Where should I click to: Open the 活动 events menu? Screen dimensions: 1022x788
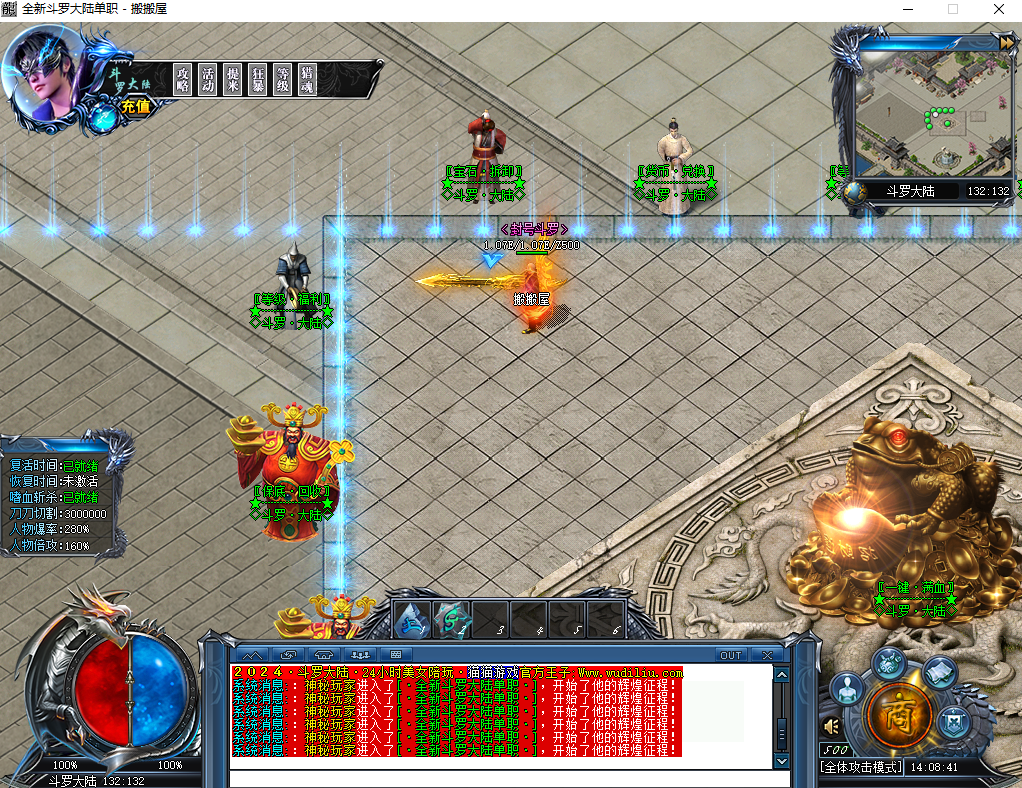pos(207,80)
